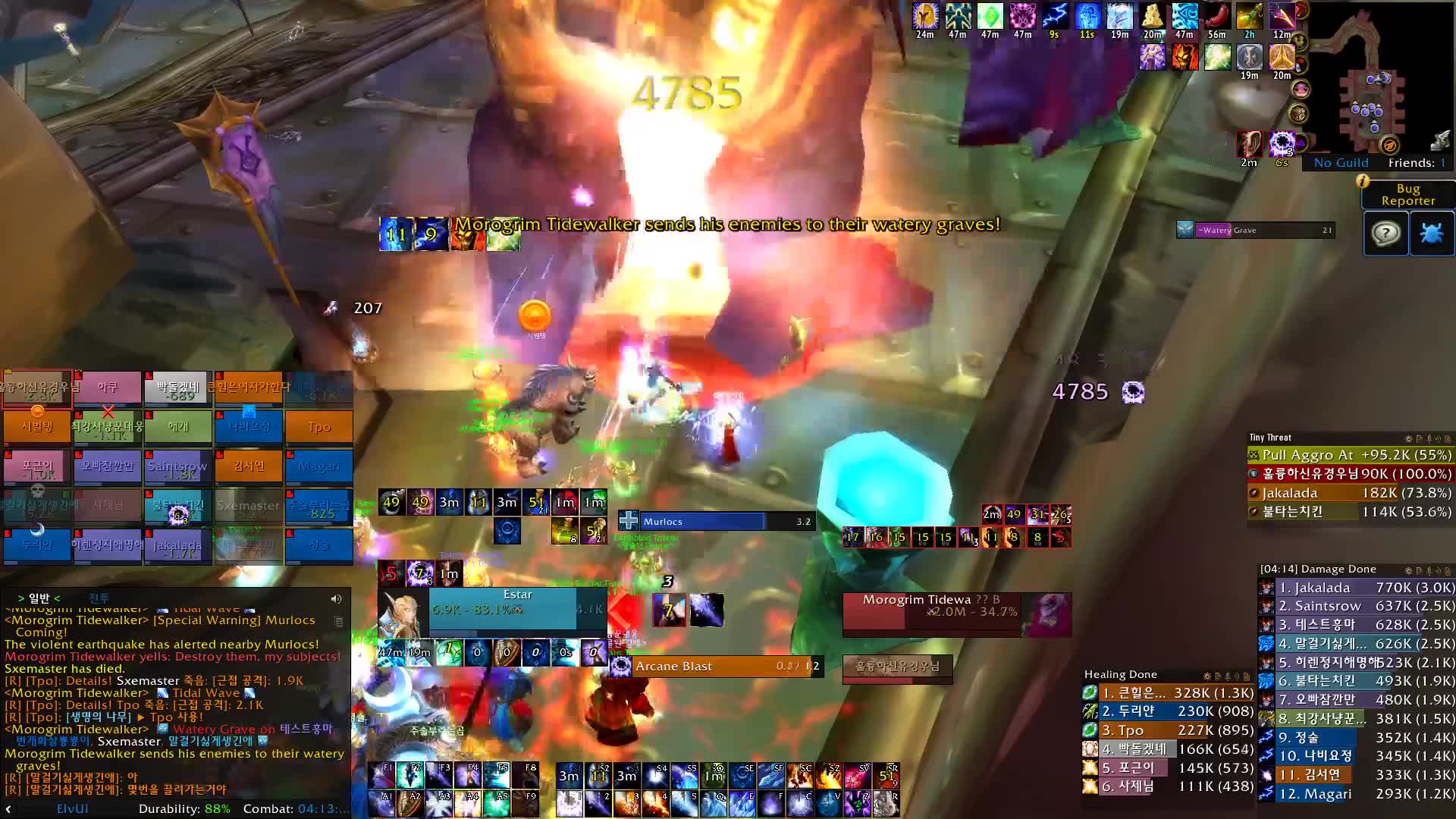This screenshot has width=1456, height=819.
Task: Click the 24m buff icon in buff bar
Action: coord(925,17)
